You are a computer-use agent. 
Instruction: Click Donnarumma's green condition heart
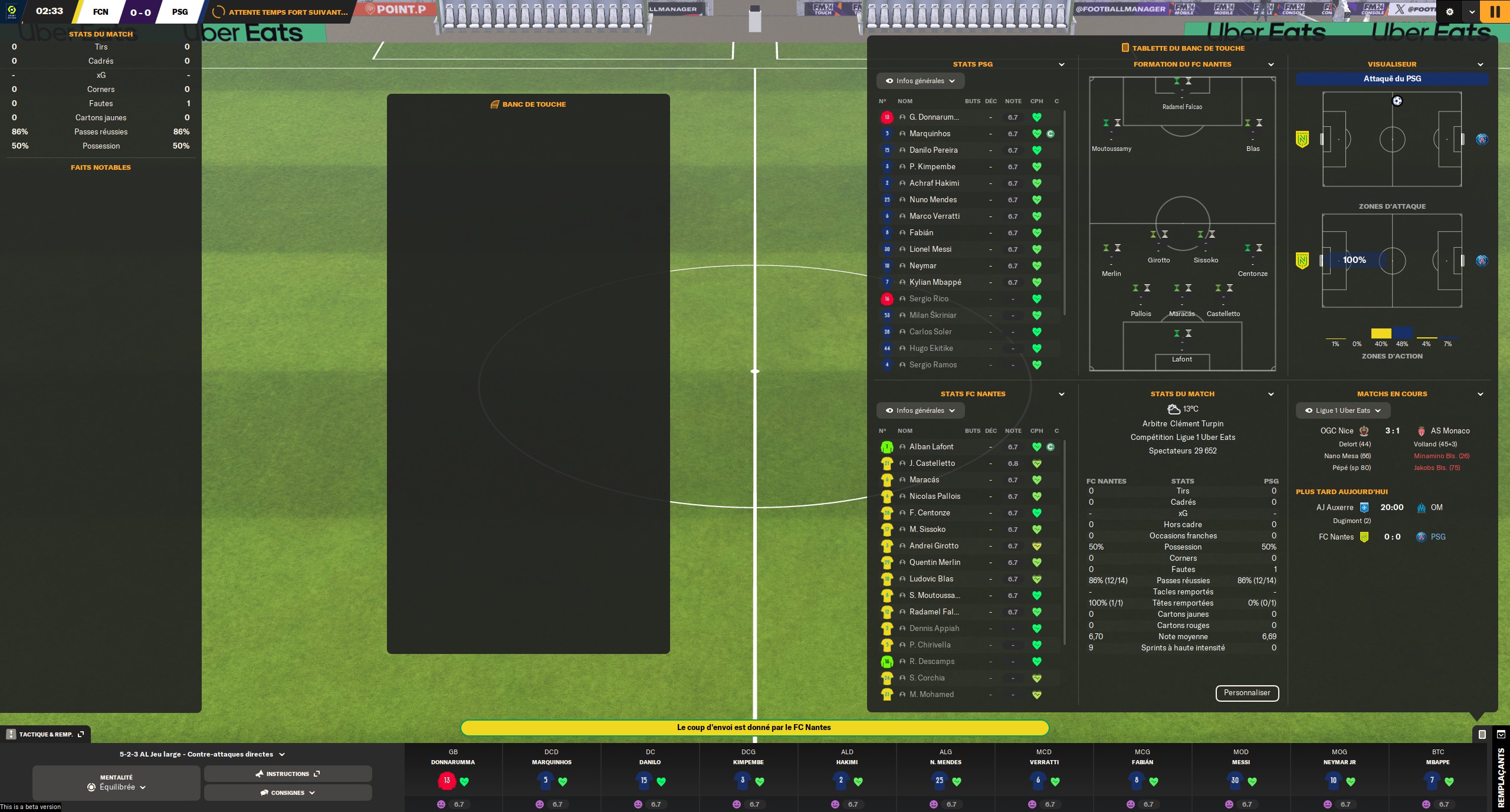click(1037, 117)
